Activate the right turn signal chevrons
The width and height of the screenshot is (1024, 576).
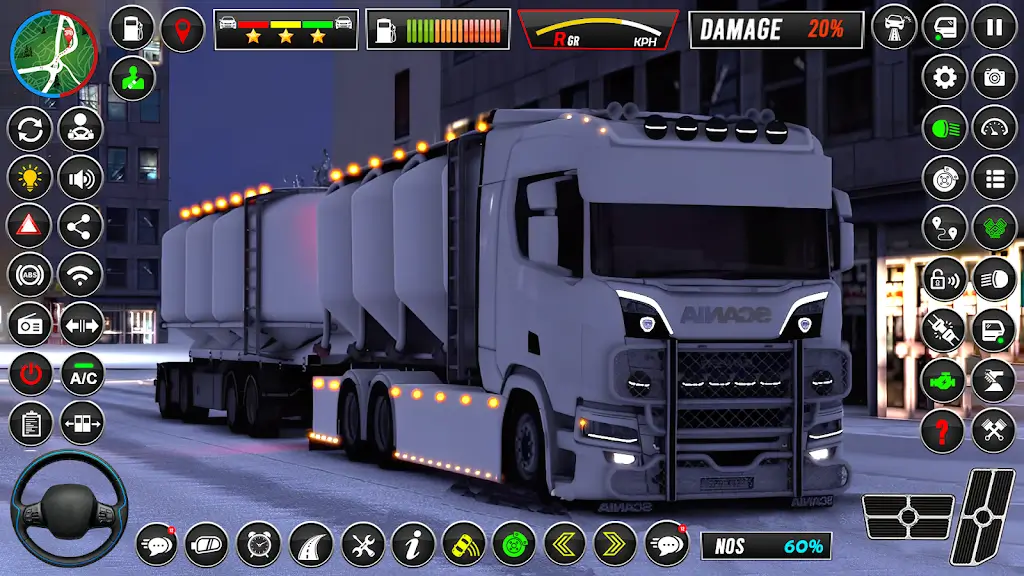click(x=615, y=545)
